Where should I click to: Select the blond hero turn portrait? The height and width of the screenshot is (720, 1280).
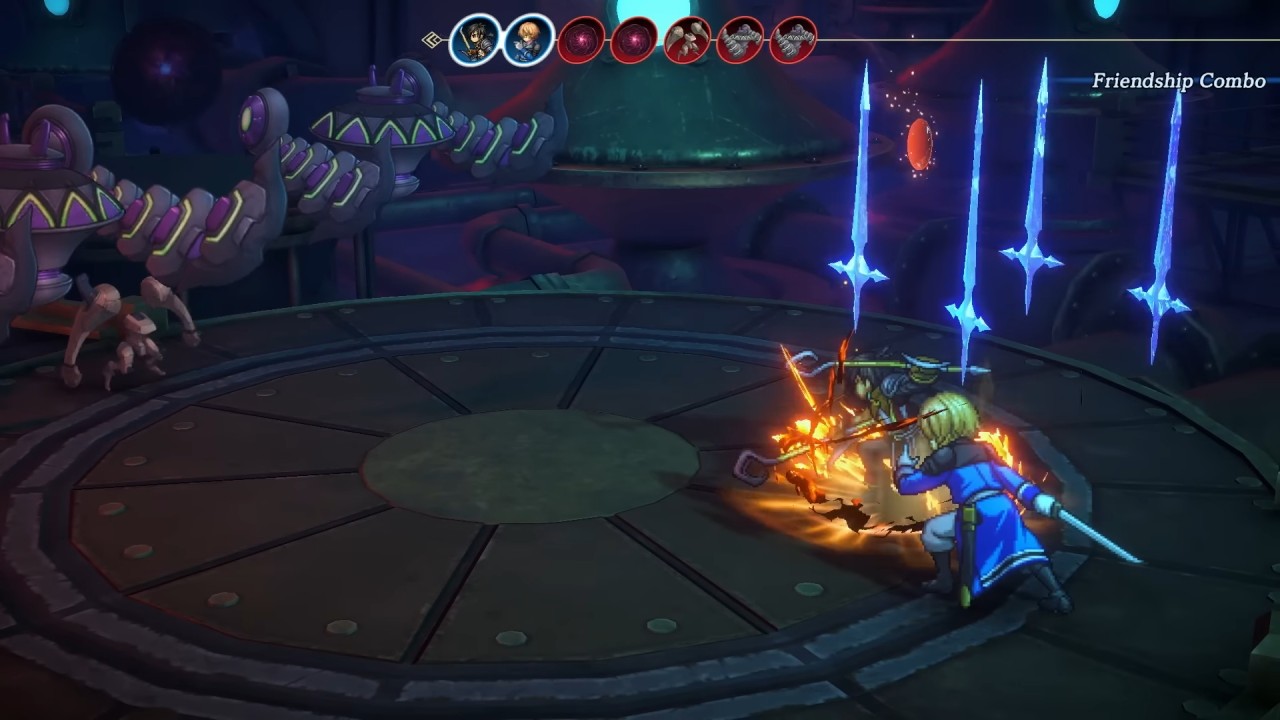pos(528,41)
